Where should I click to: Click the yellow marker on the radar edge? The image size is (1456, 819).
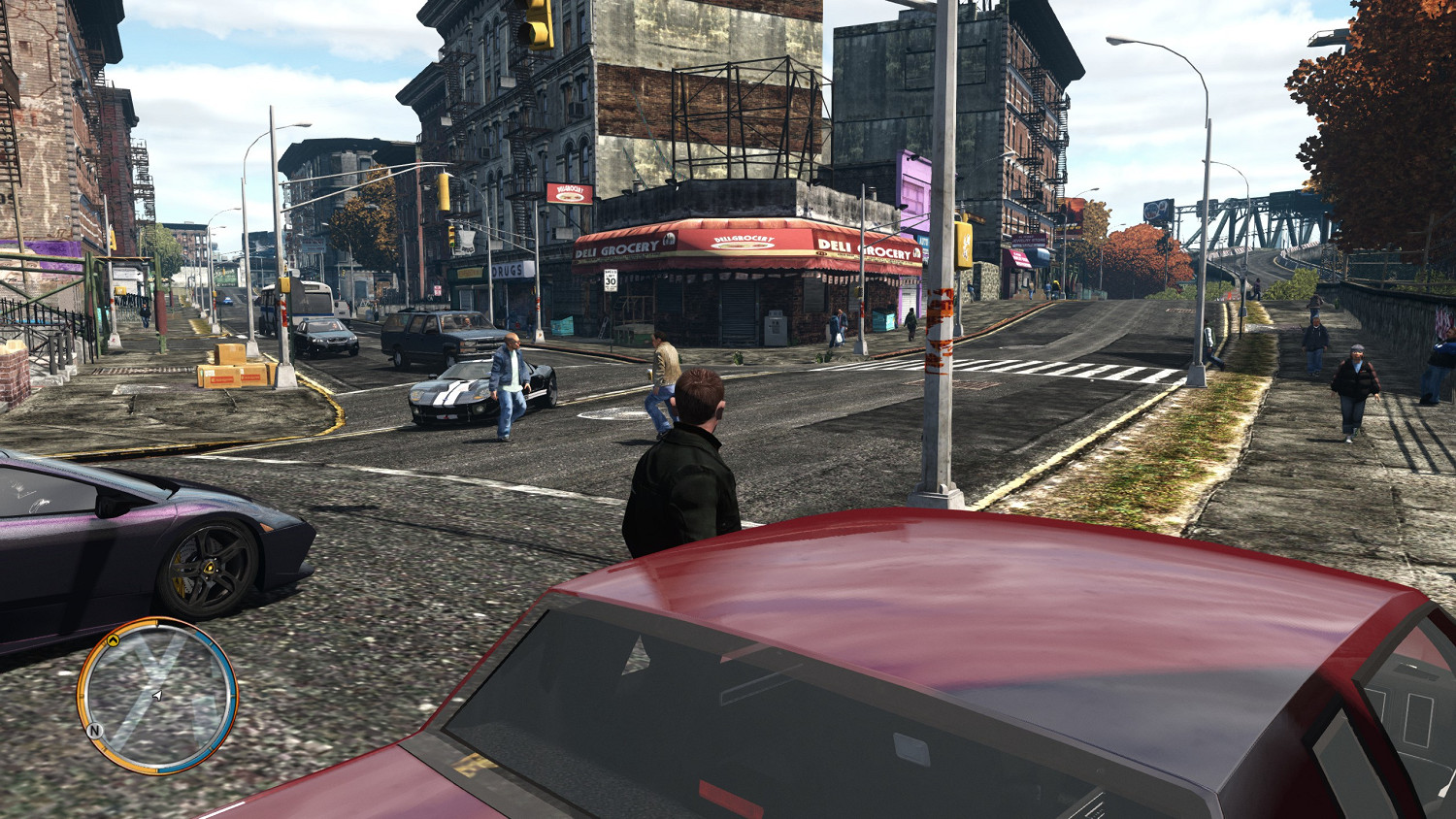tap(114, 641)
